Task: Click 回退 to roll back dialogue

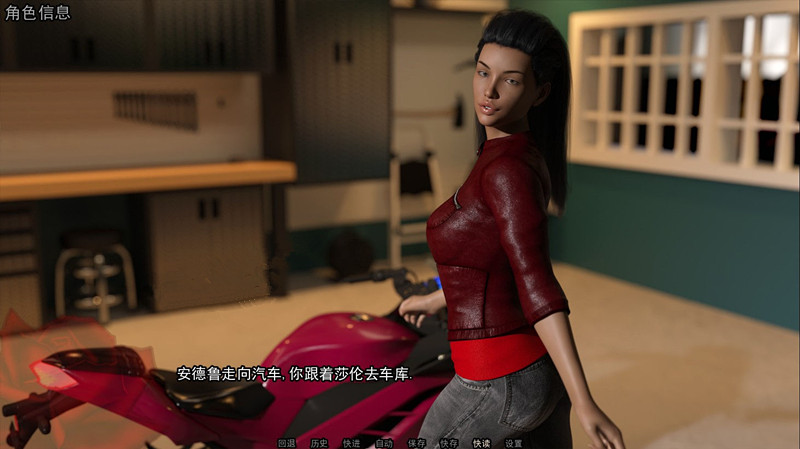Action: [x=287, y=443]
